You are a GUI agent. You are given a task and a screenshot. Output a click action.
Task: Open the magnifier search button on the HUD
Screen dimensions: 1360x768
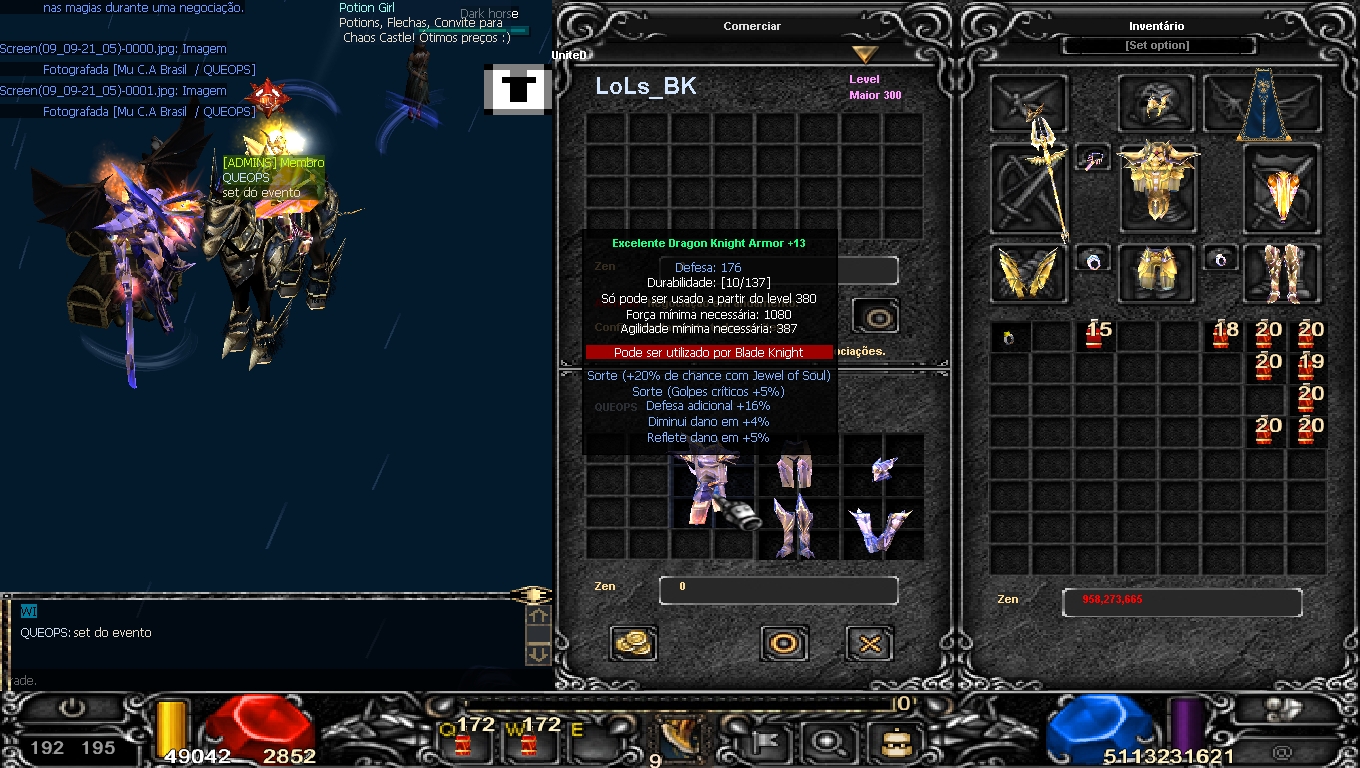(x=828, y=742)
